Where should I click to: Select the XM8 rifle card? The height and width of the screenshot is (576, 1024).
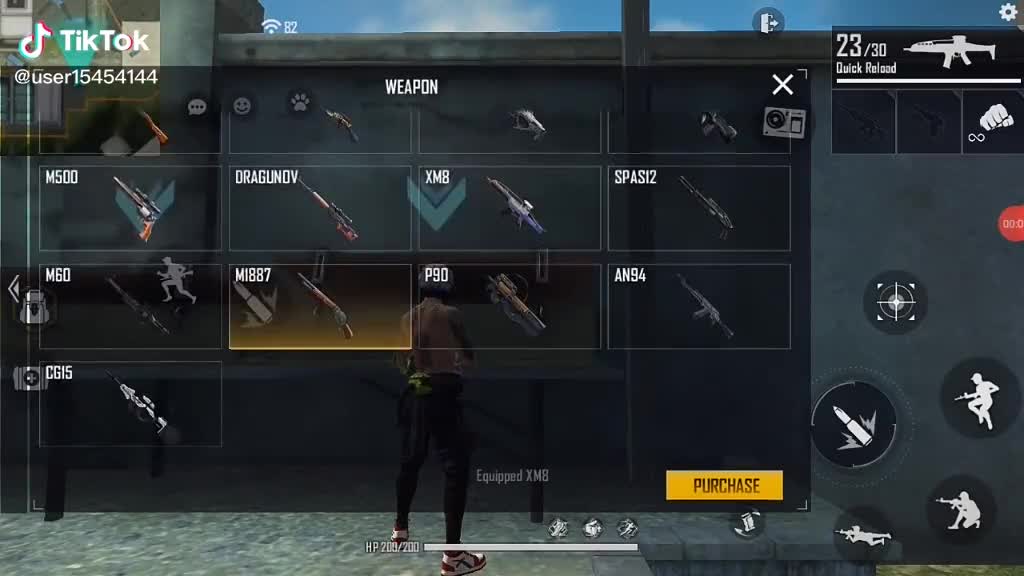tap(509, 208)
